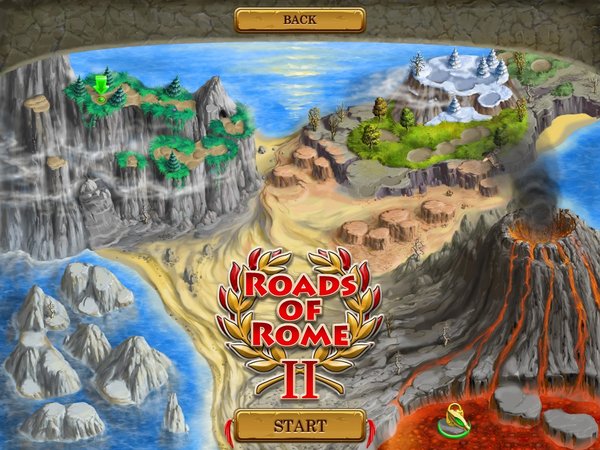Go back using the BACK button
This screenshot has width=600, height=450.
pyautogui.click(x=299, y=19)
